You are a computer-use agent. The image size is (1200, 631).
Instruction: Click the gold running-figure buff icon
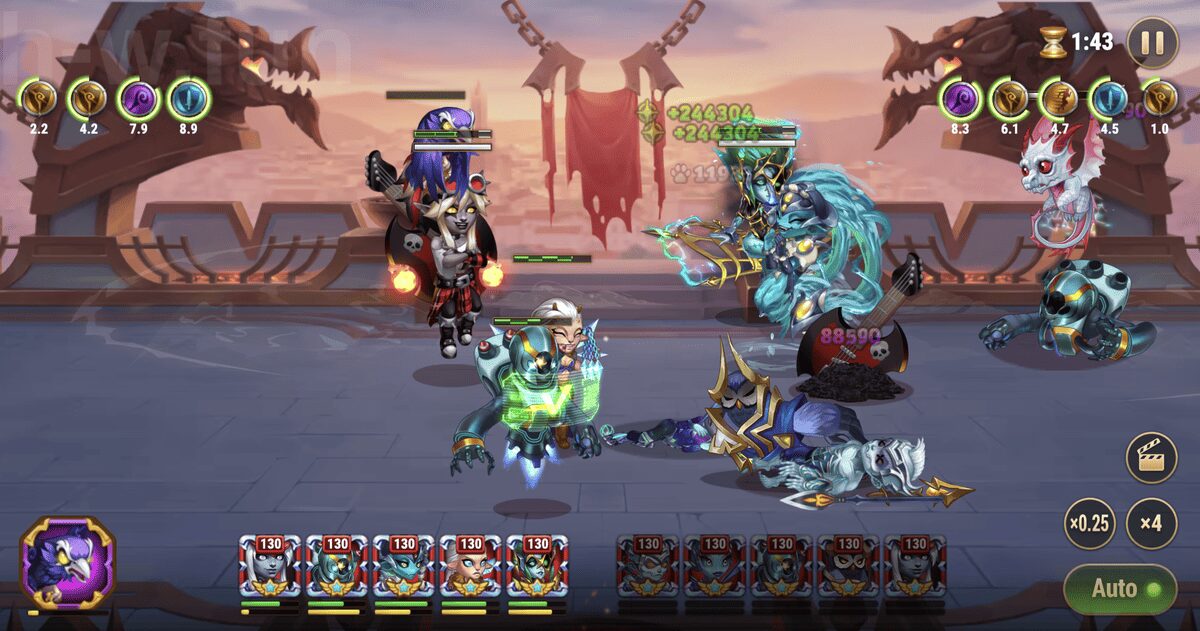click(x=1056, y=100)
